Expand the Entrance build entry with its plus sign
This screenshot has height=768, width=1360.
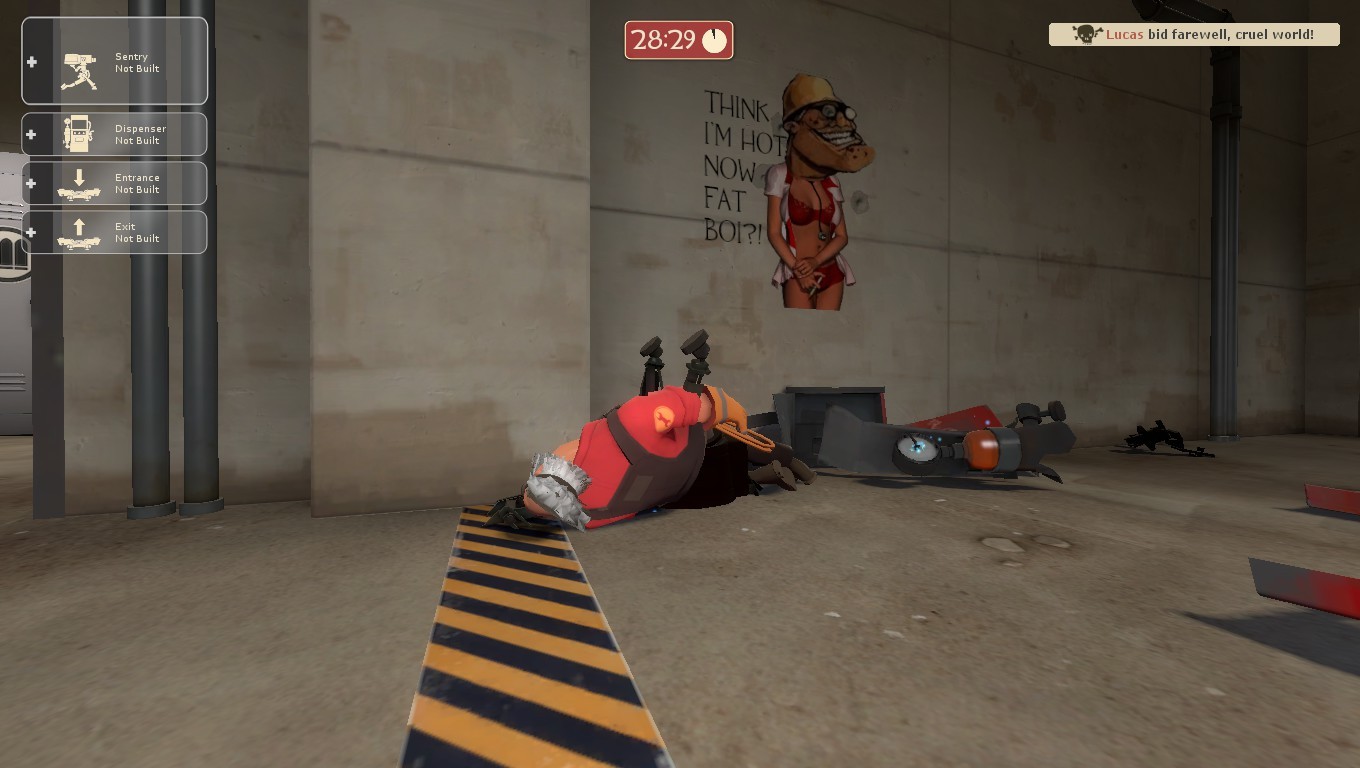pos(29,181)
